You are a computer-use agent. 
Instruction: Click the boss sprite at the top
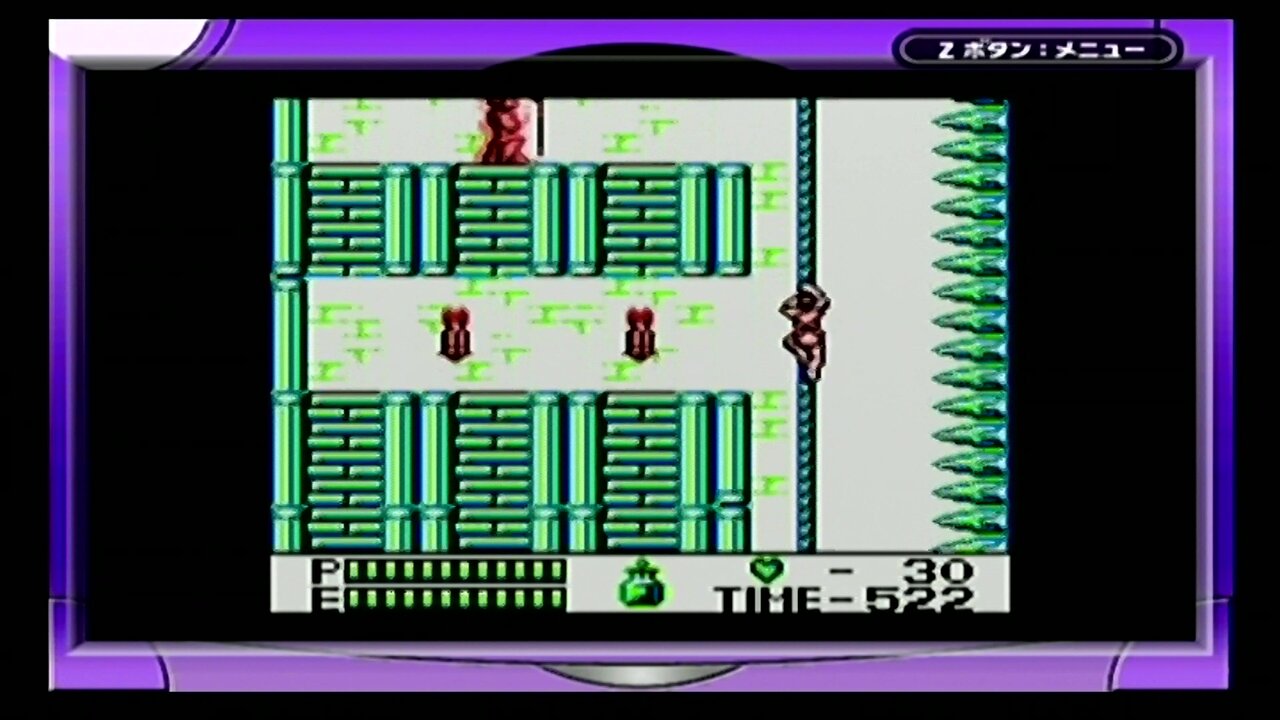505,130
